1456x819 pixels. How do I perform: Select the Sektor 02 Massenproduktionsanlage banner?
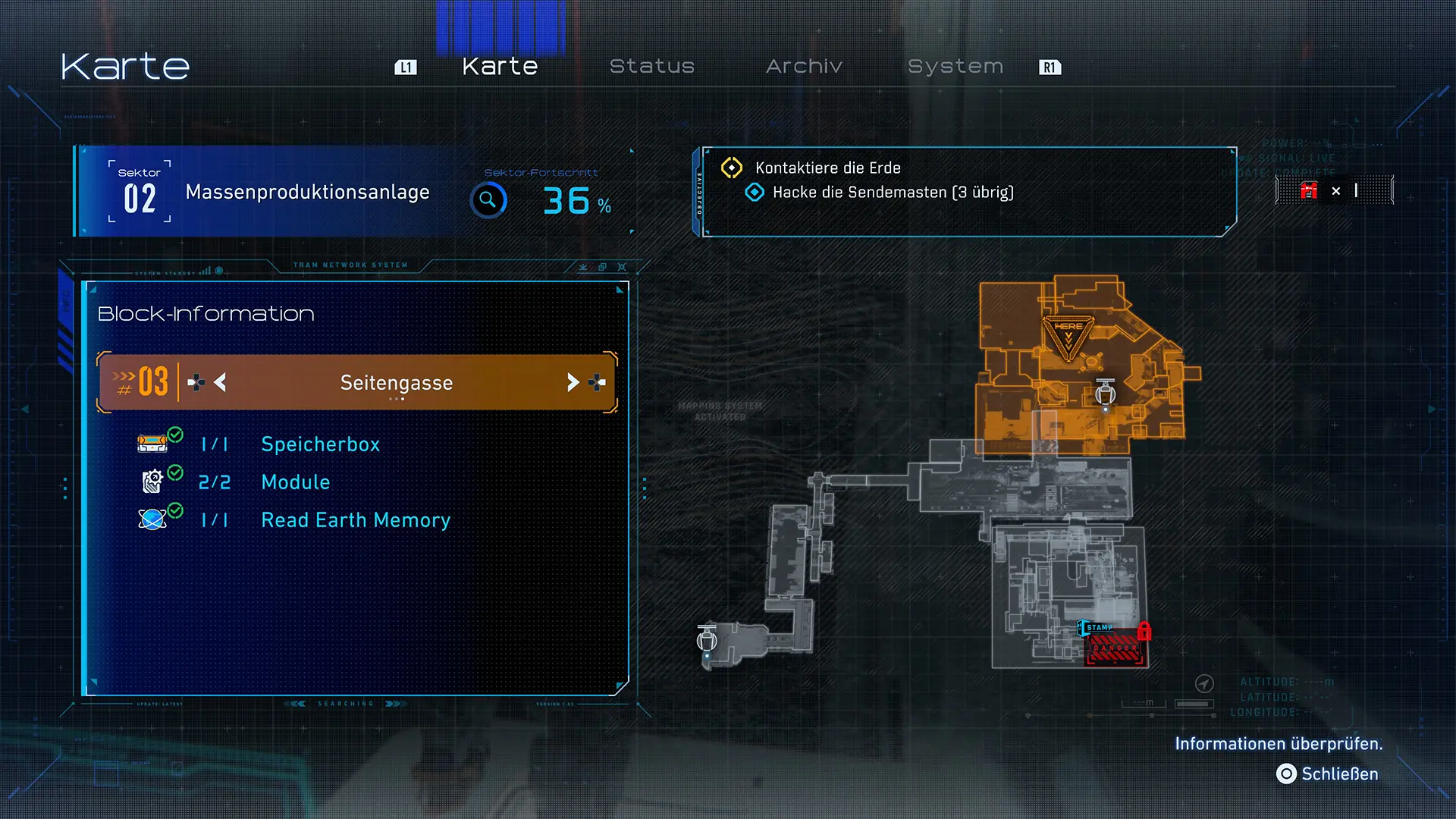coord(273,193)
